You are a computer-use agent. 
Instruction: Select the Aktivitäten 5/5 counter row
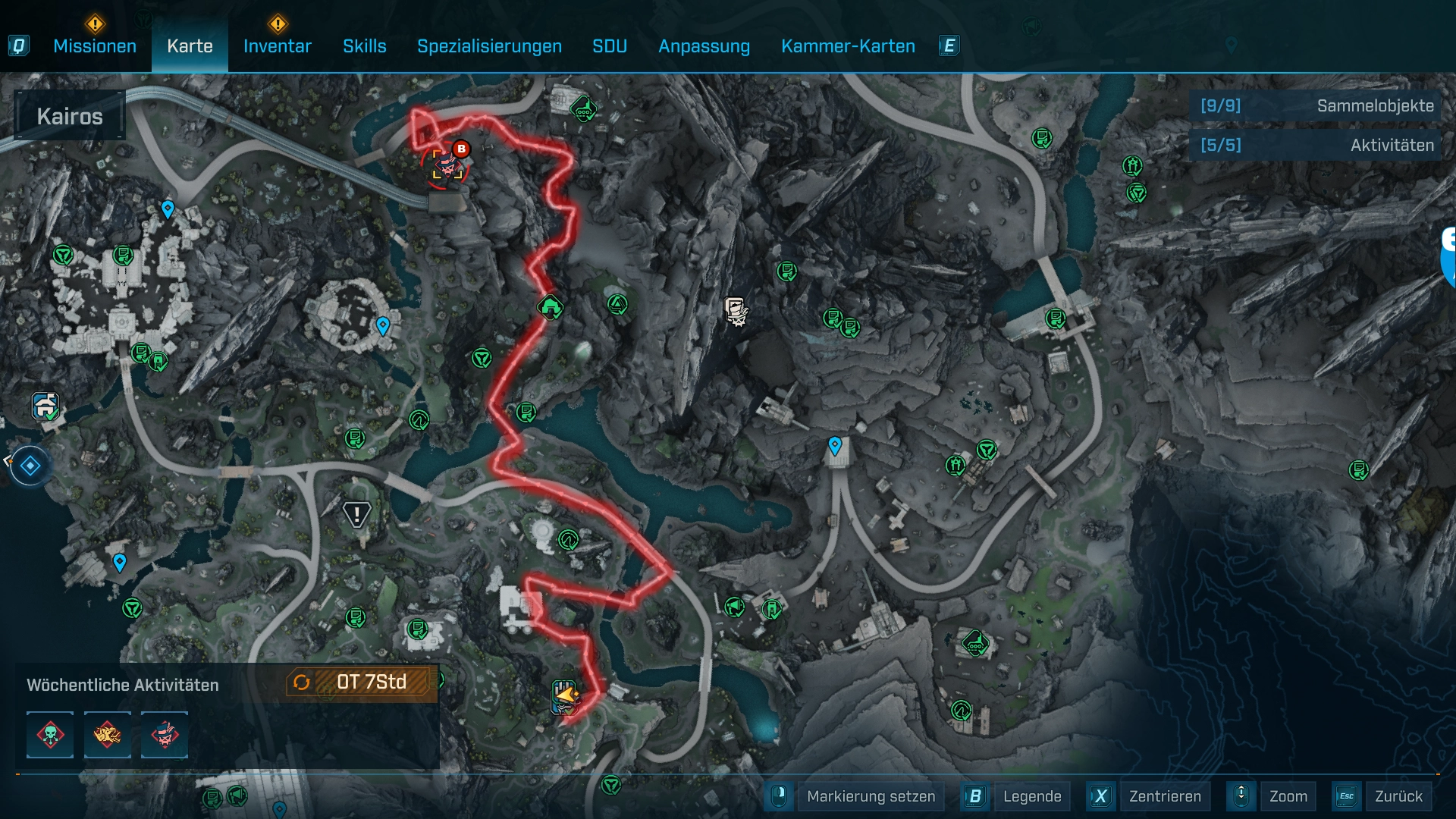click(x=1316, y=146)
